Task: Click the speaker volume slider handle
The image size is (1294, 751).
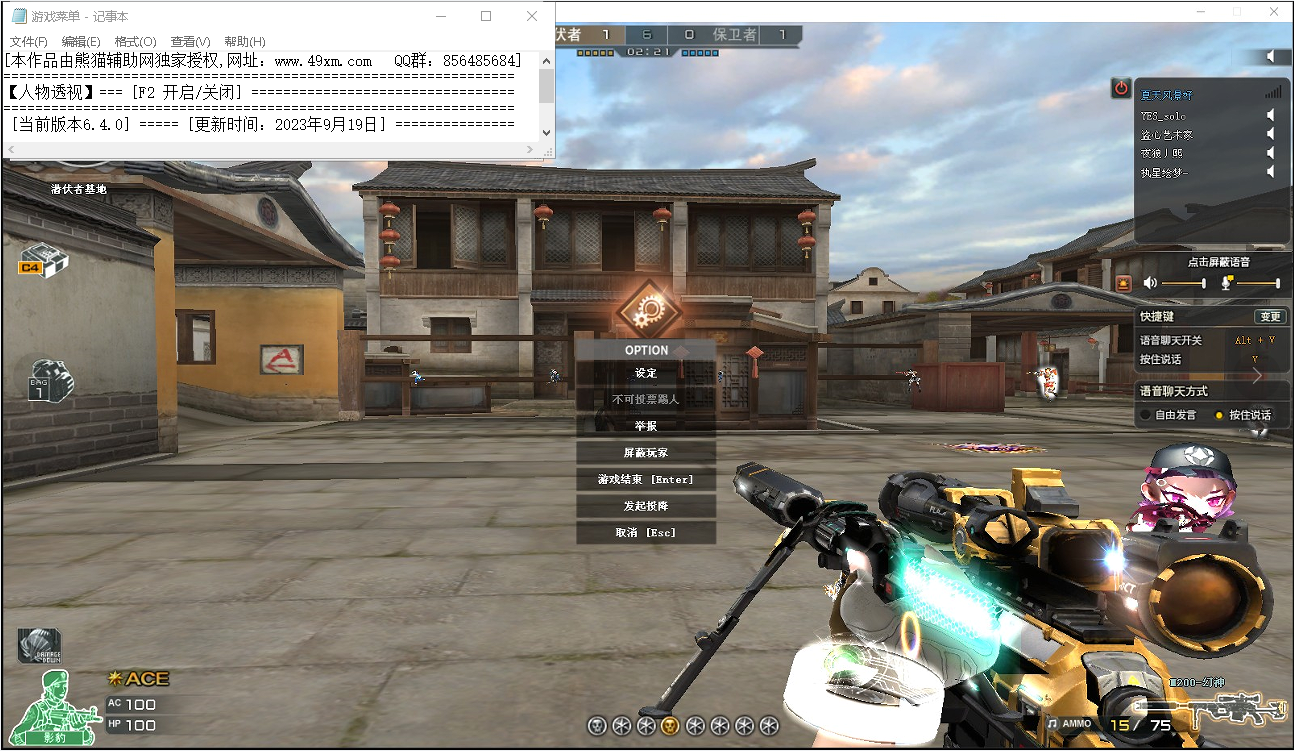Action: click(1204, 282)
